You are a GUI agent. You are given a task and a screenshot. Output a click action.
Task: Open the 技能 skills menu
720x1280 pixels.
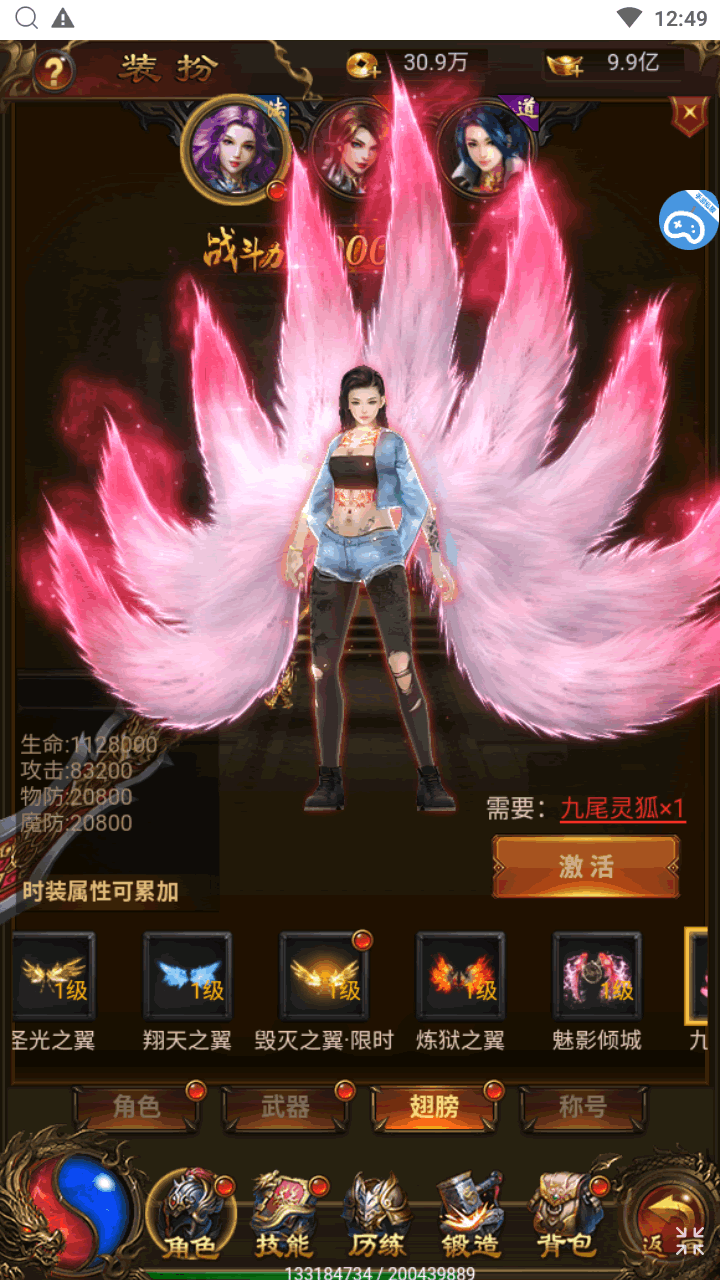point(283,1215)
